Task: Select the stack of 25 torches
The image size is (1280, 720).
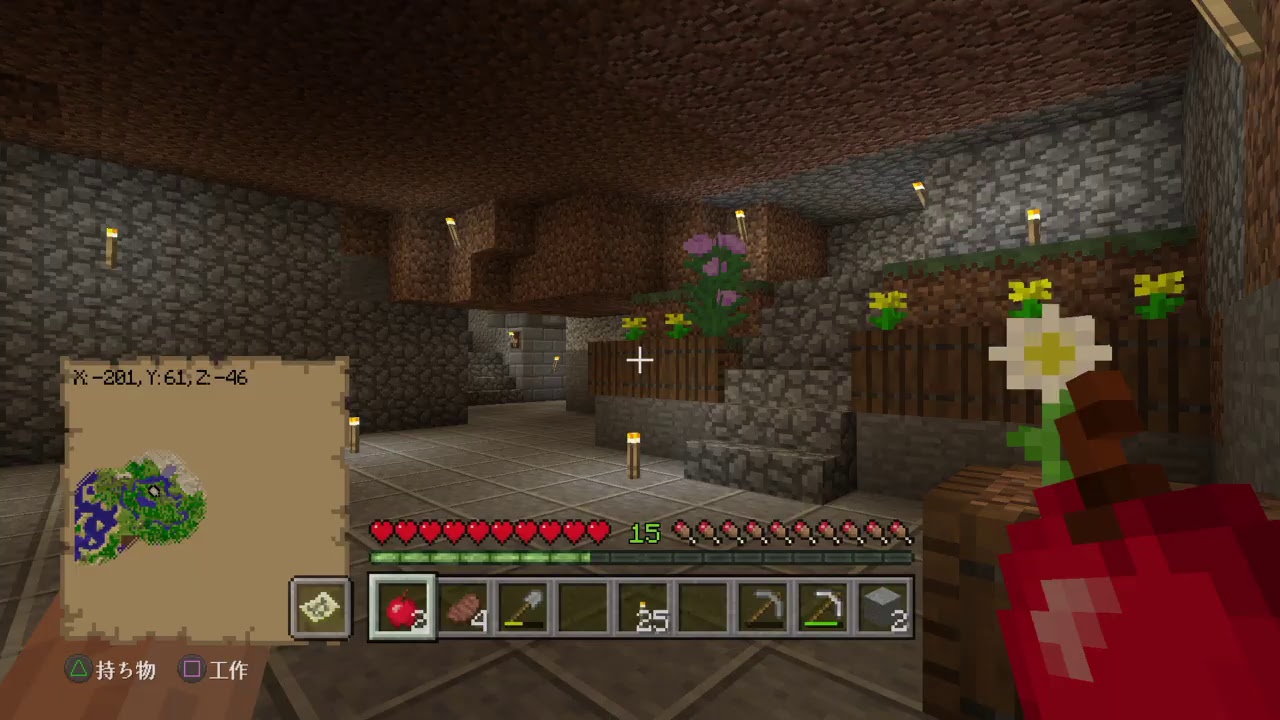Action: coord(642,610)
